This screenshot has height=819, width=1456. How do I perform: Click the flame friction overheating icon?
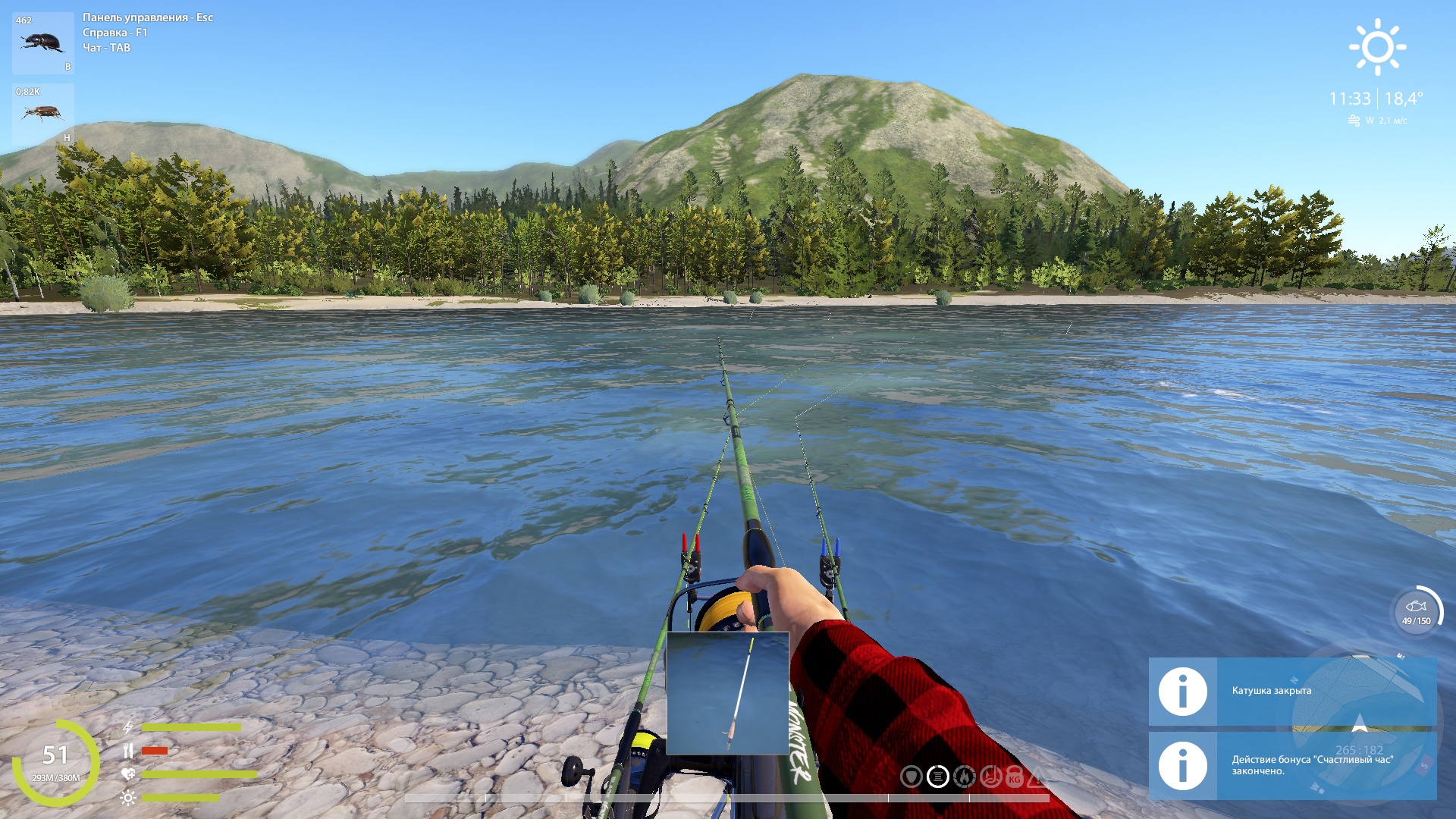pos(964,777)
